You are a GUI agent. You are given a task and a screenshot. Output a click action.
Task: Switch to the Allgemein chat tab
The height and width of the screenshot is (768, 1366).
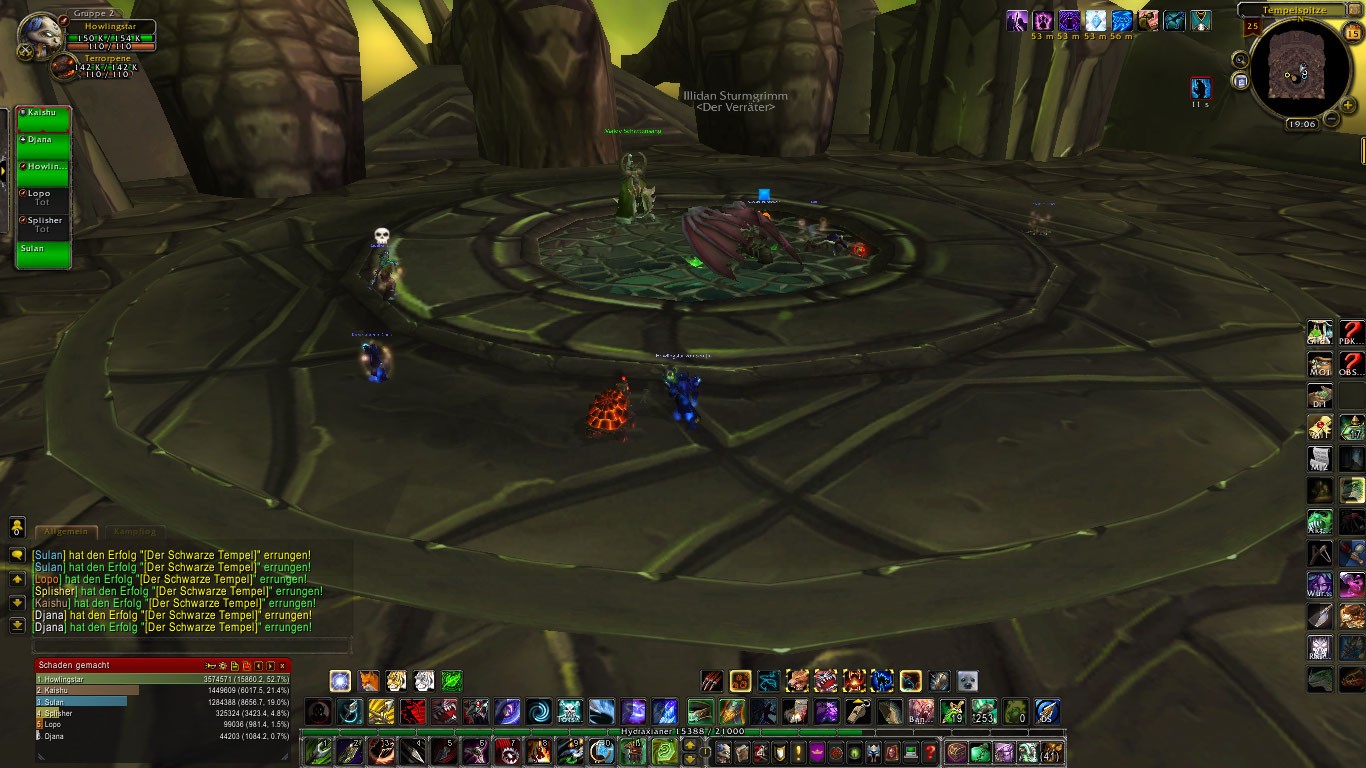(x=67, y=532)
